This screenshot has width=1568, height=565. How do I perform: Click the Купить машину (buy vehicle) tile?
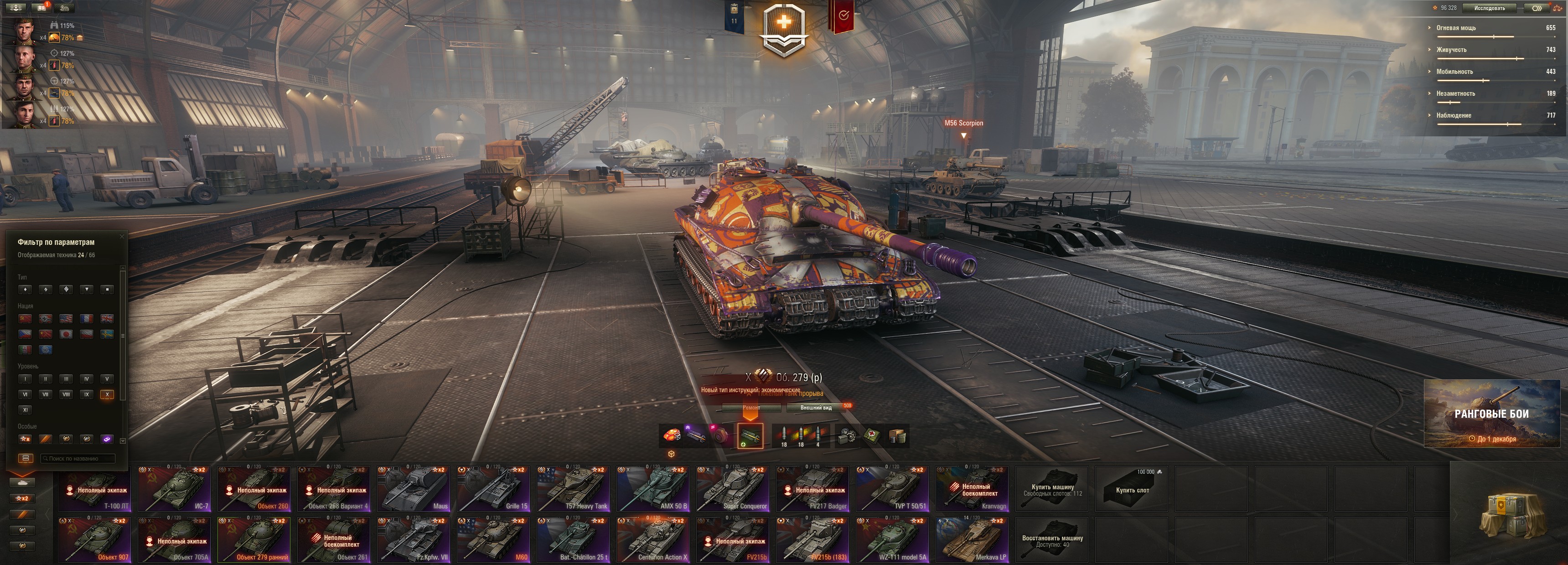tap(1052, 488)
